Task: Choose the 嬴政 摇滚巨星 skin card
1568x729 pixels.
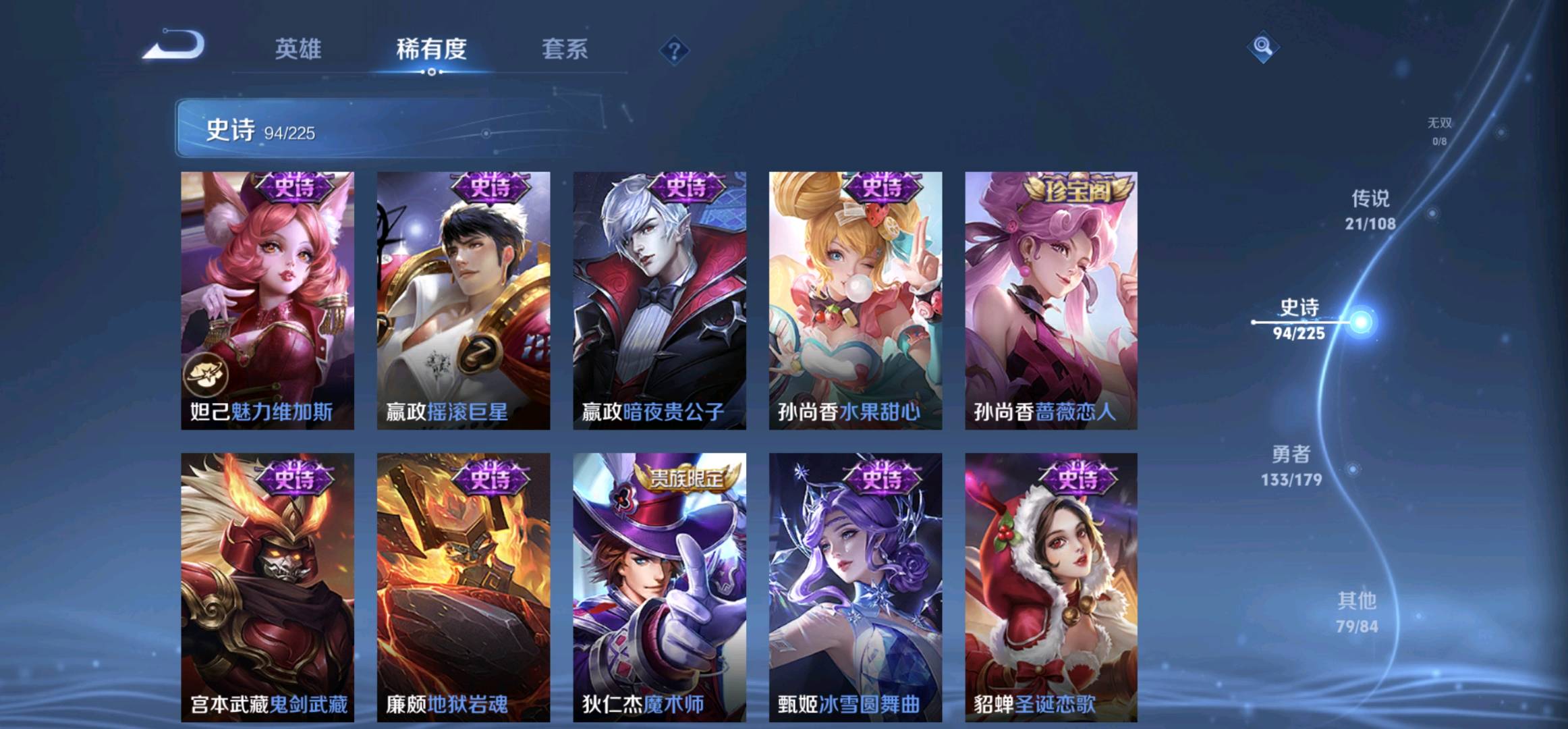Action: pos(464,300)
